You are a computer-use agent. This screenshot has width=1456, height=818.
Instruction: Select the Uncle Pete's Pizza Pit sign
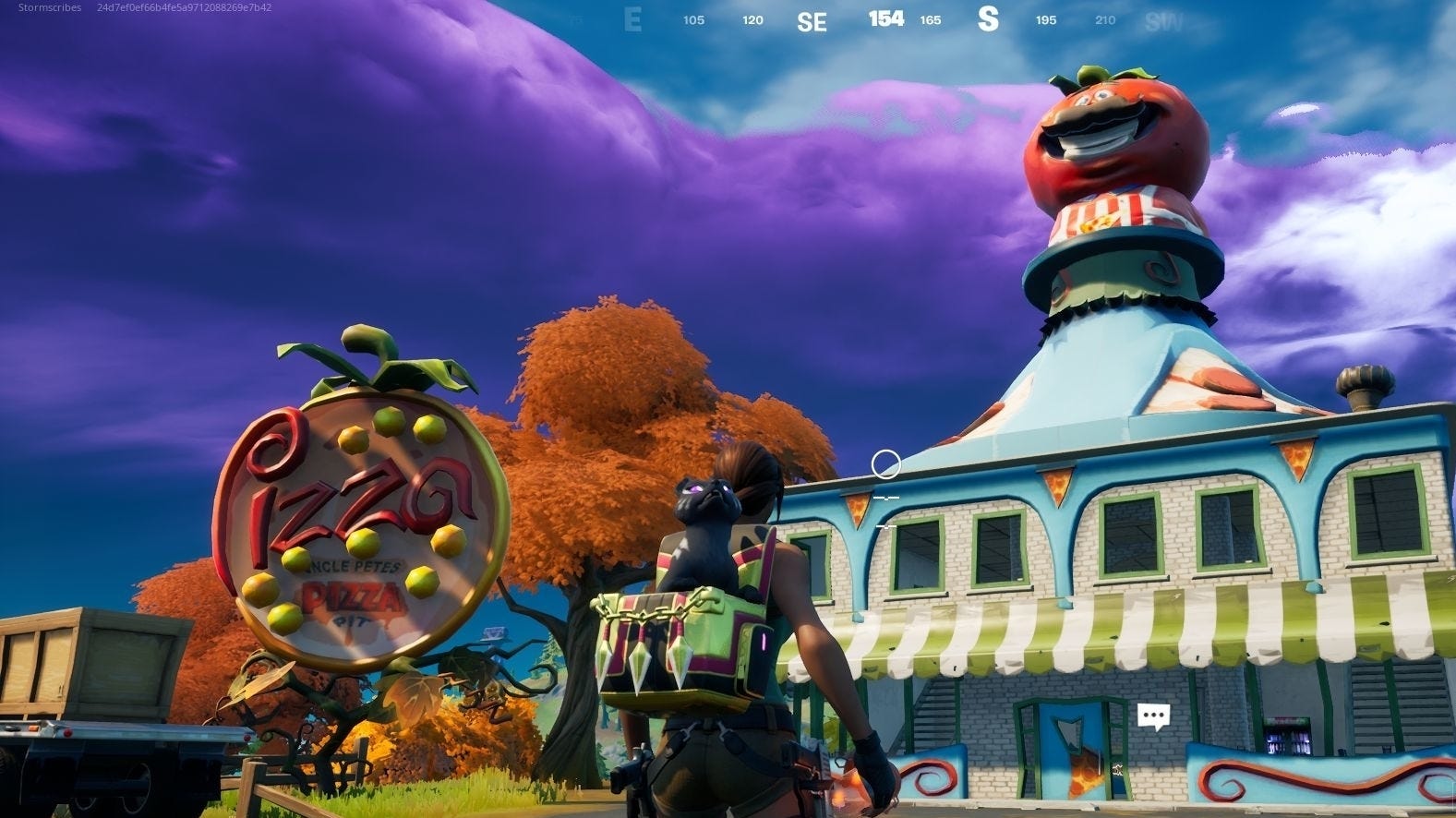[360, 517]
